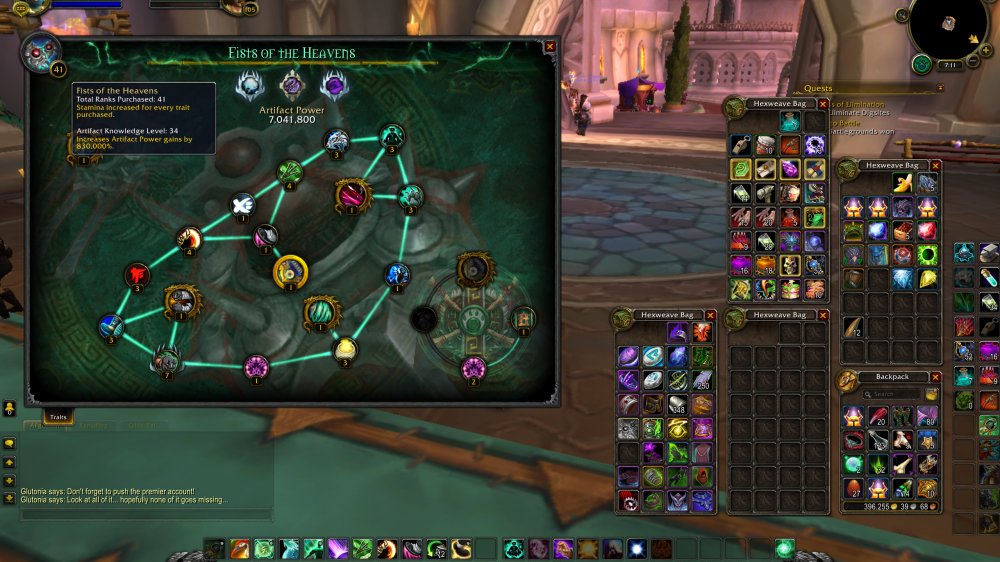Click the red fist trait with rank 3

(x=137, y=275)
